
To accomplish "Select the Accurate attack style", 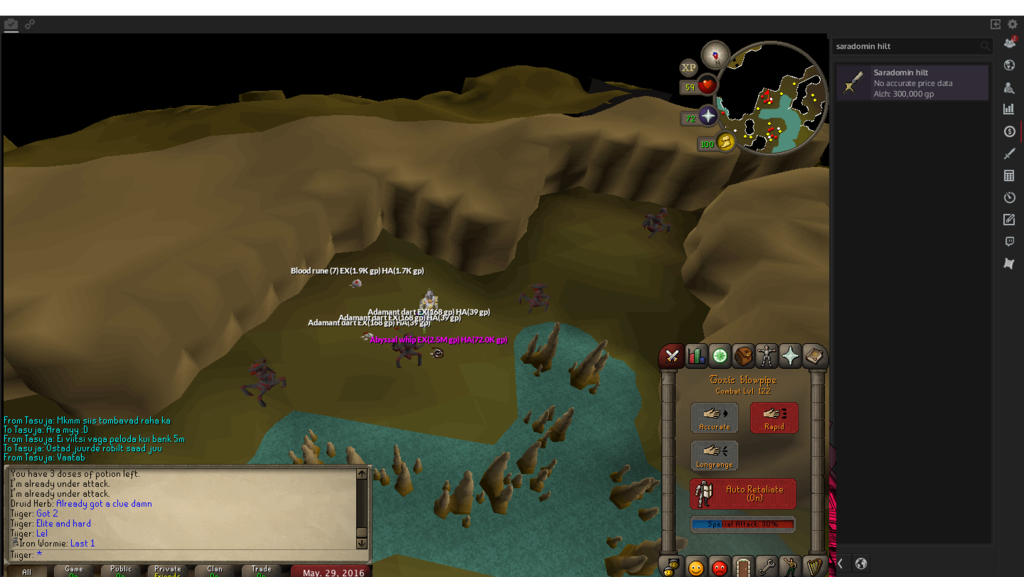I will coord(714,417).
